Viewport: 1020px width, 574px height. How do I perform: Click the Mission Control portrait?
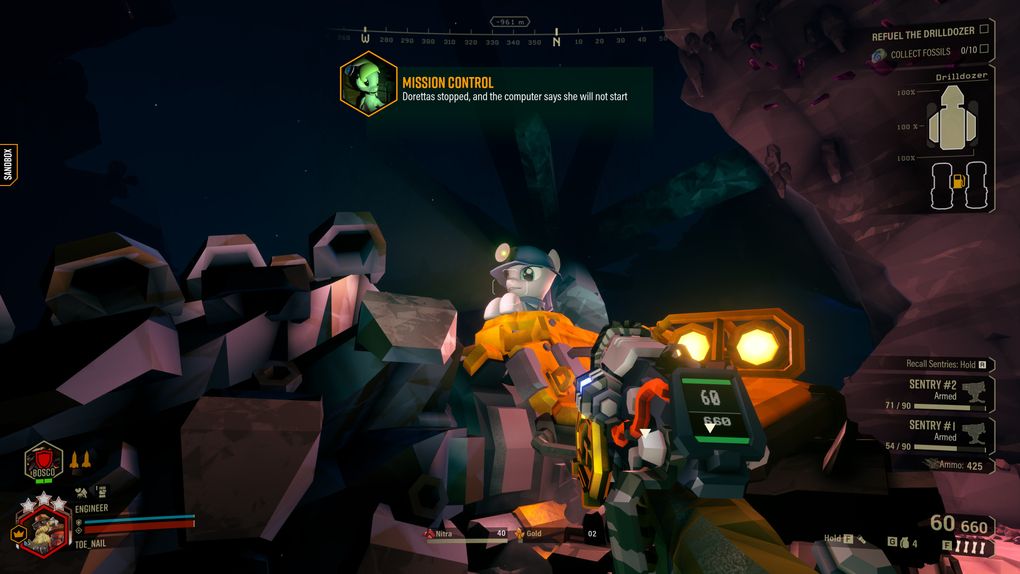(x=368, y=84)
